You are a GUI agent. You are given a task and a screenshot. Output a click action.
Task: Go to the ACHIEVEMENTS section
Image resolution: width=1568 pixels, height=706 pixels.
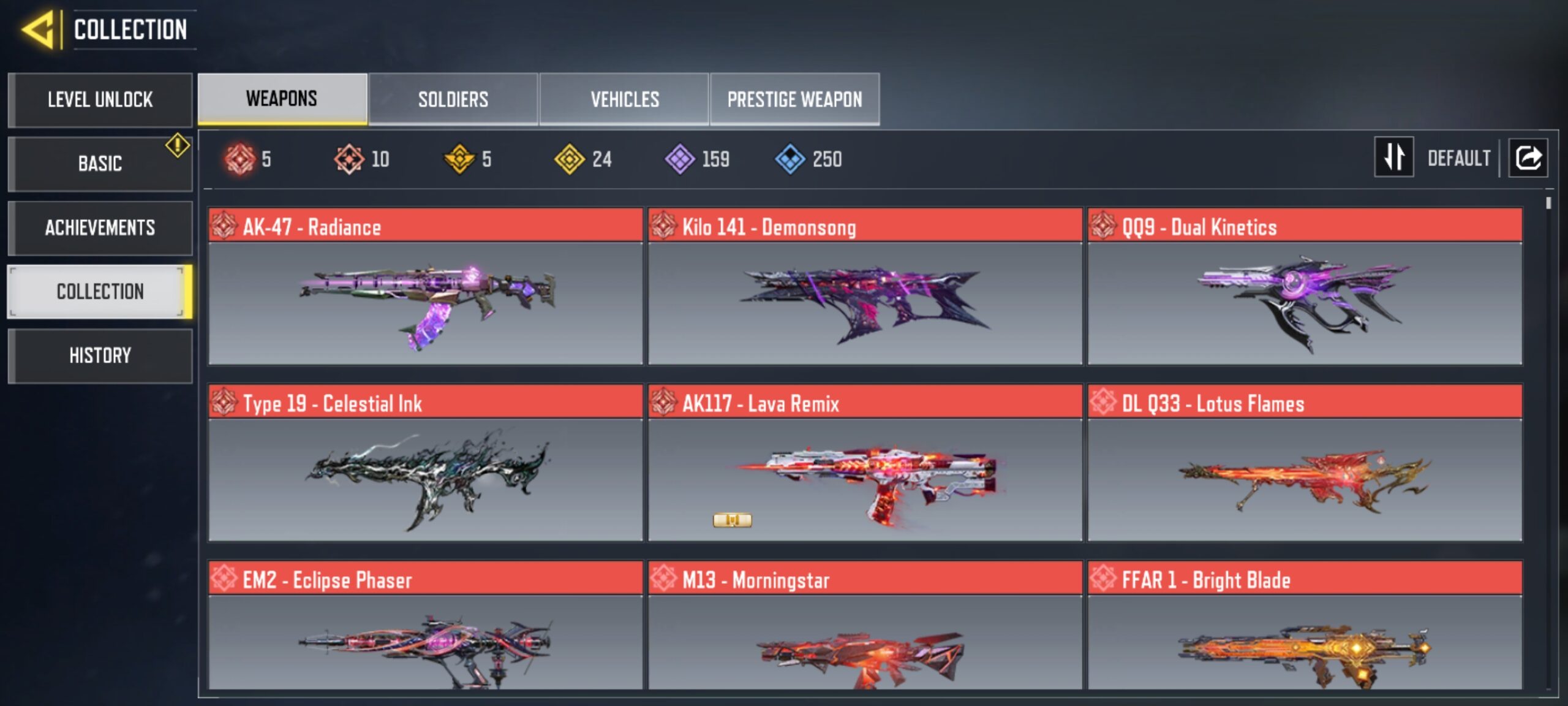tap(100, 227)
